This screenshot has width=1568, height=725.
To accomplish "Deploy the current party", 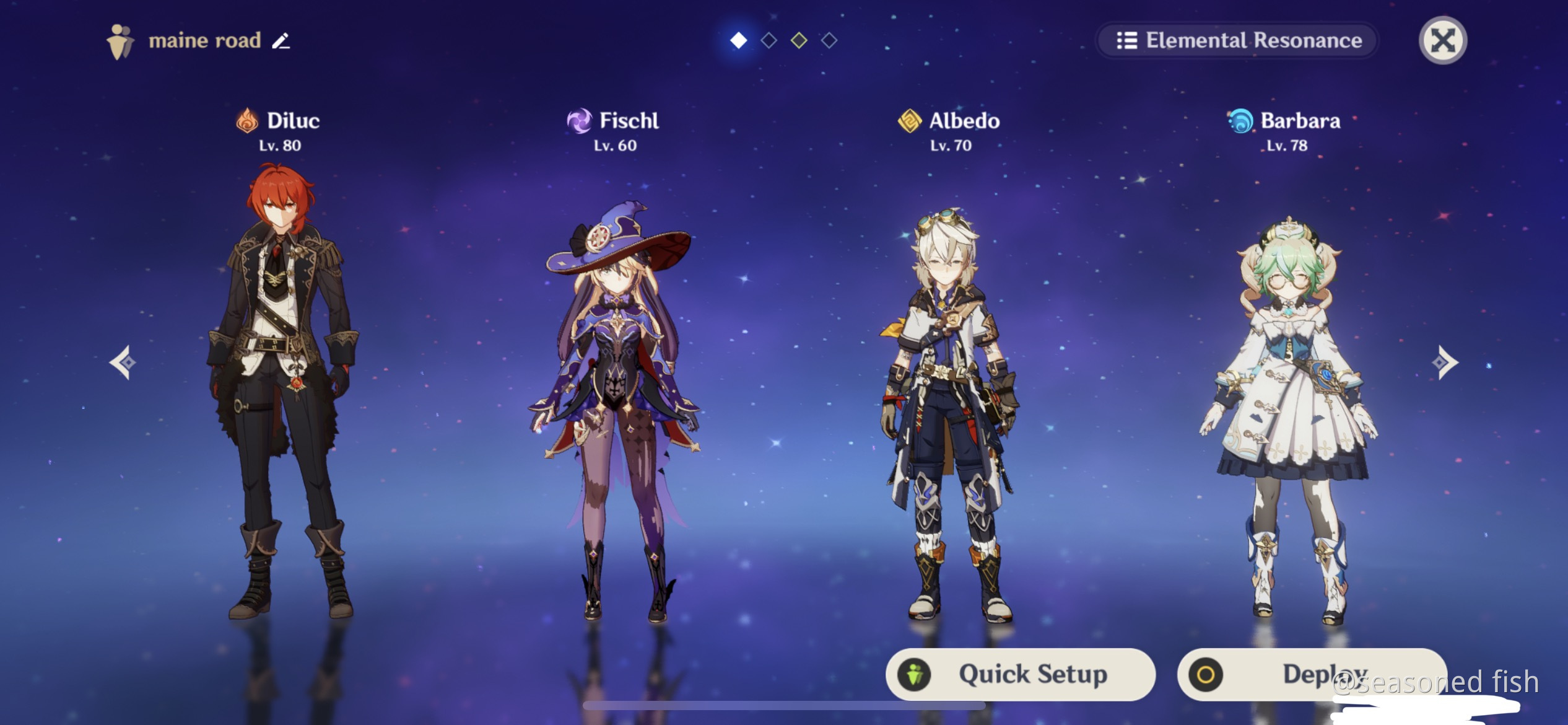I will click(x=1312, y=674).
